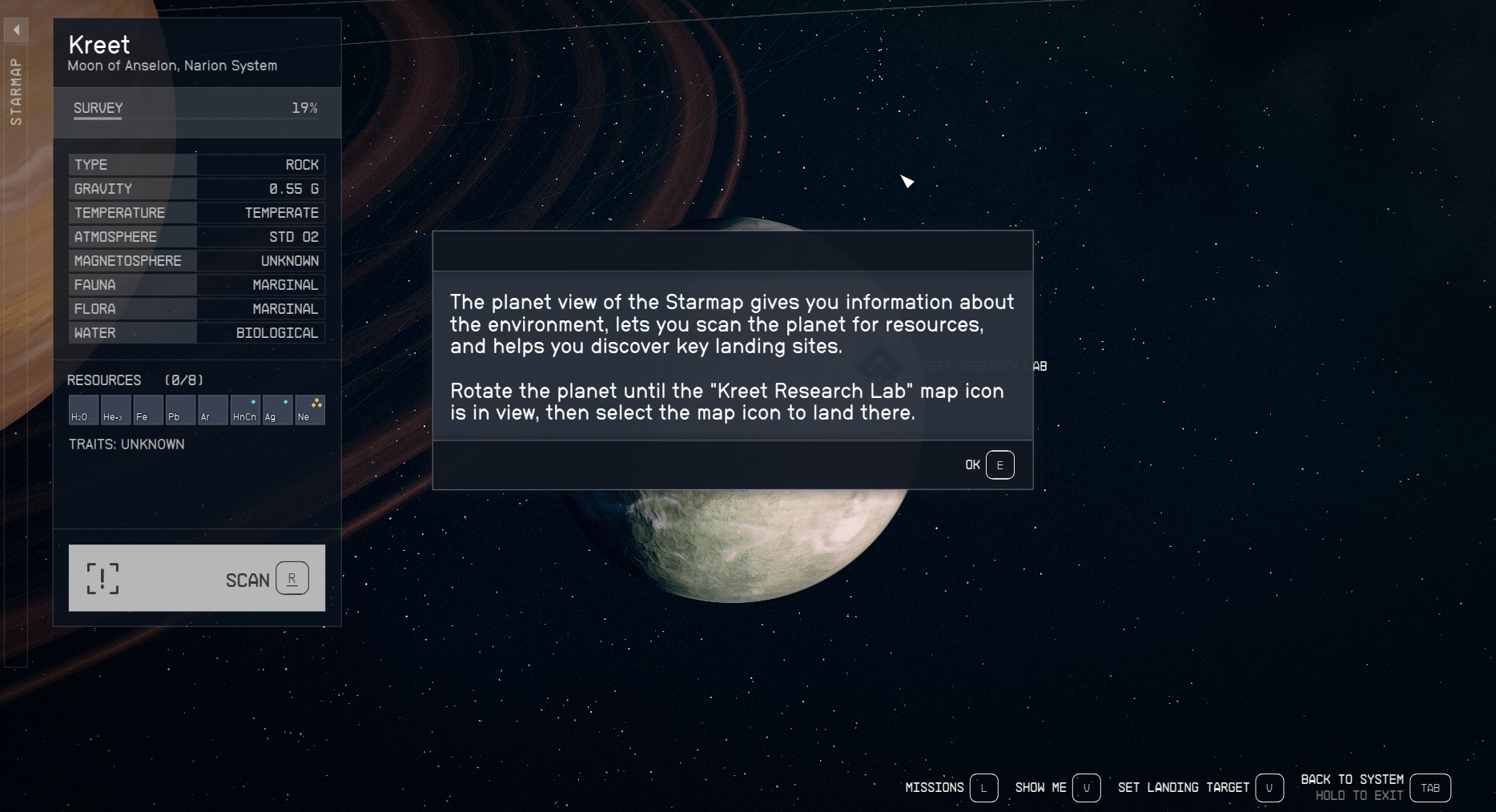This screenshot has height=812, width=1496.
Task: Select the Ag silver resource tile
Action: [x=277, y=410]
